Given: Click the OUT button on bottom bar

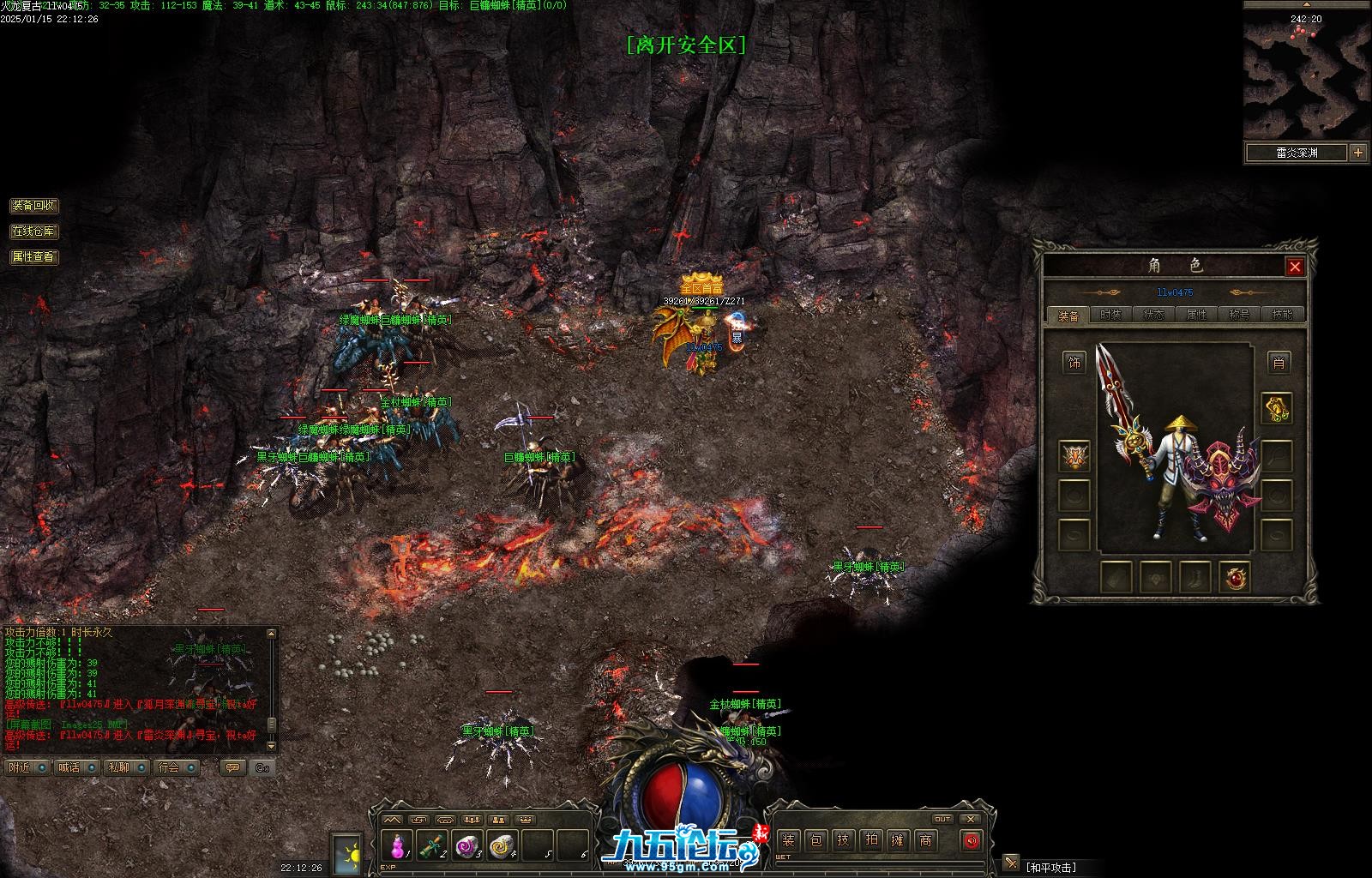Looking at the screenshot, I should tap(943, 819).
